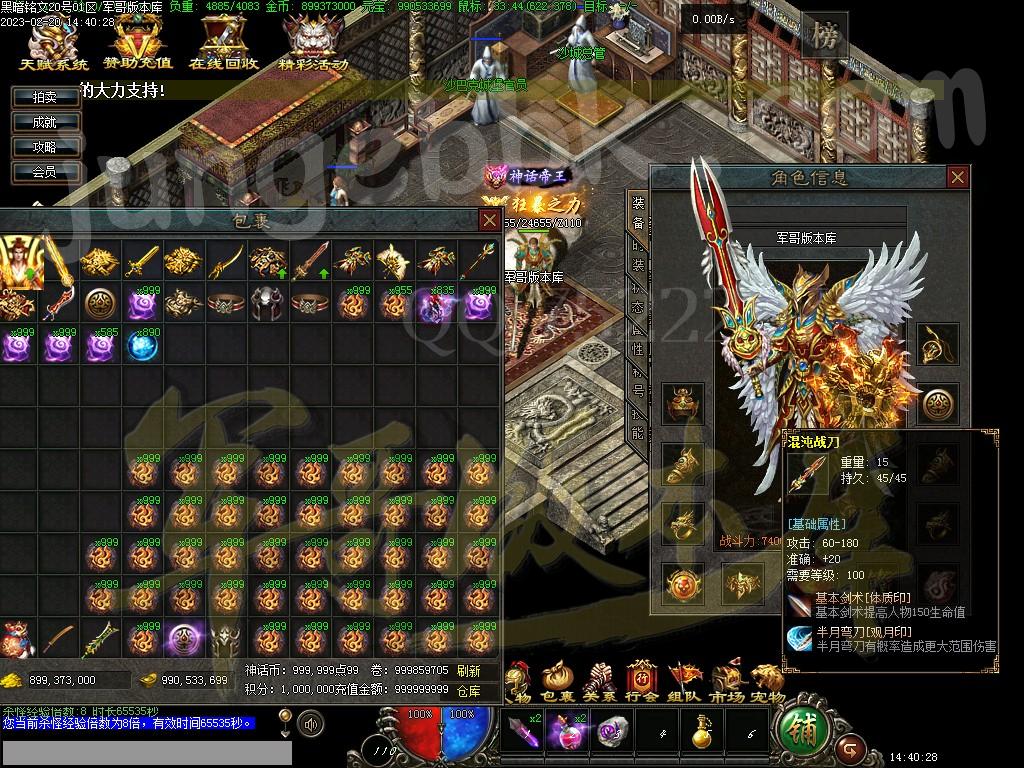Click the 拍卖 auction button
The width and height of the screenshot is (1024, 768).
[45, 97]
